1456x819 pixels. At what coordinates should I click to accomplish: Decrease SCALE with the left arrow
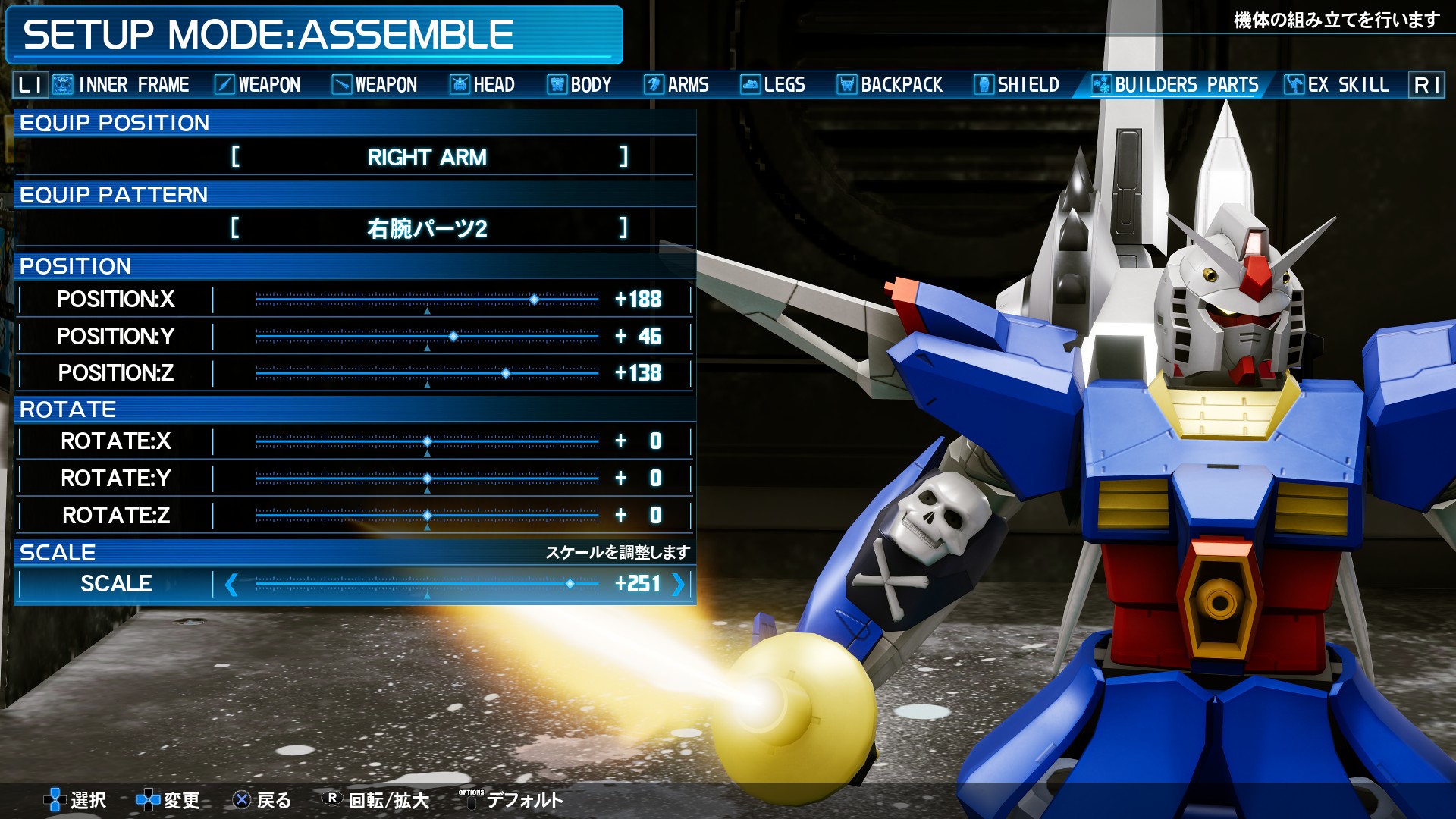[x=231, y=584]
